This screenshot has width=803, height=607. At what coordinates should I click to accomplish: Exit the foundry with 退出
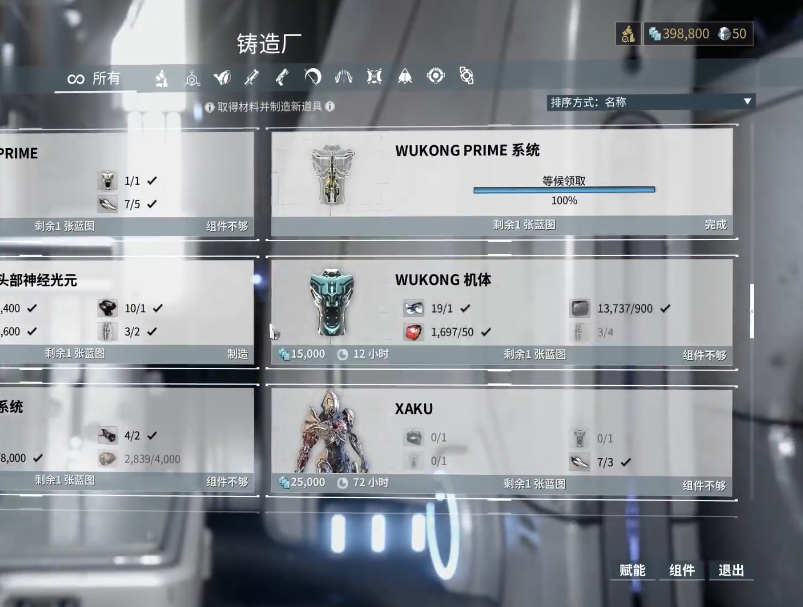coord(731,570)
